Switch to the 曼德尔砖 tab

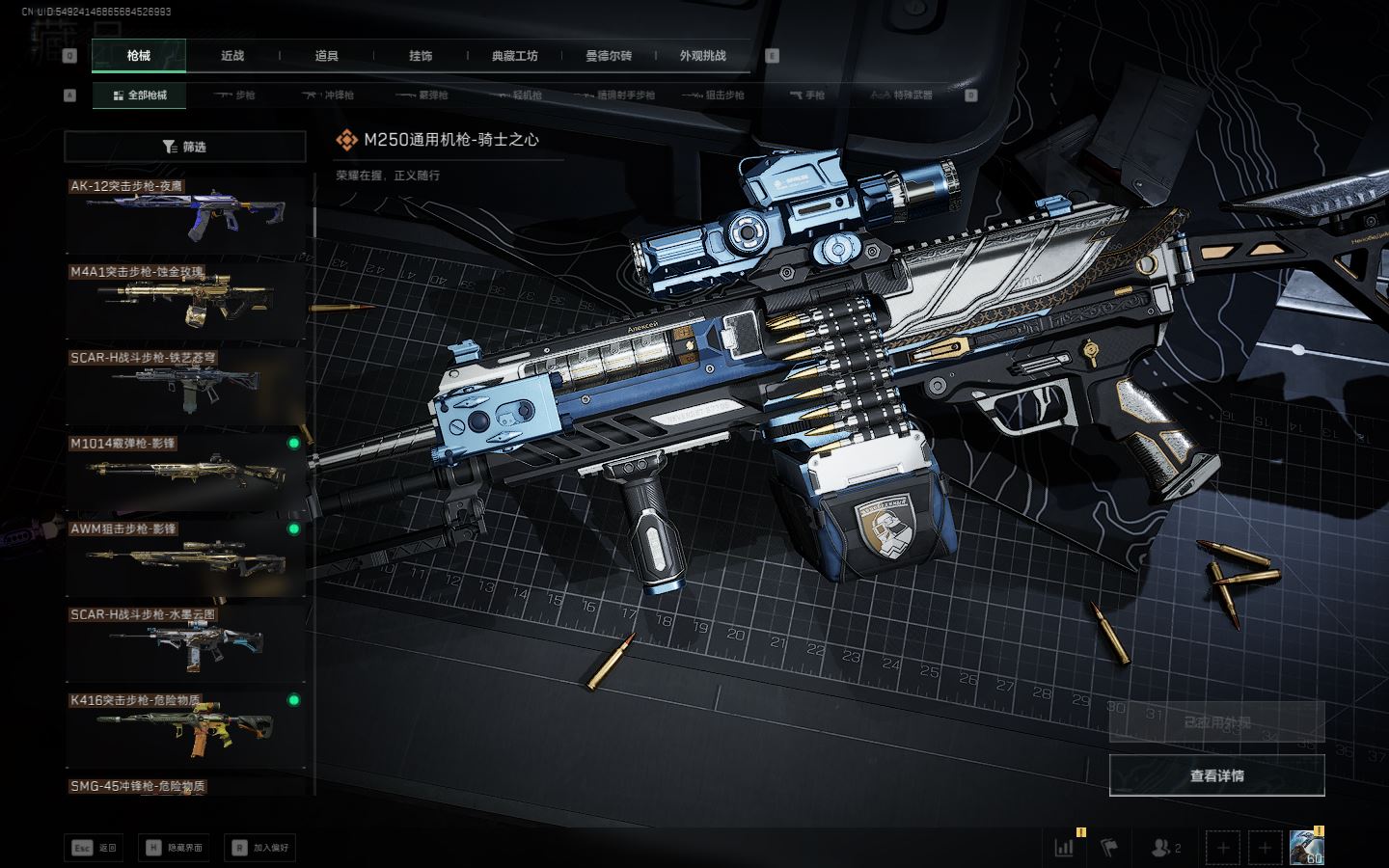609,56
